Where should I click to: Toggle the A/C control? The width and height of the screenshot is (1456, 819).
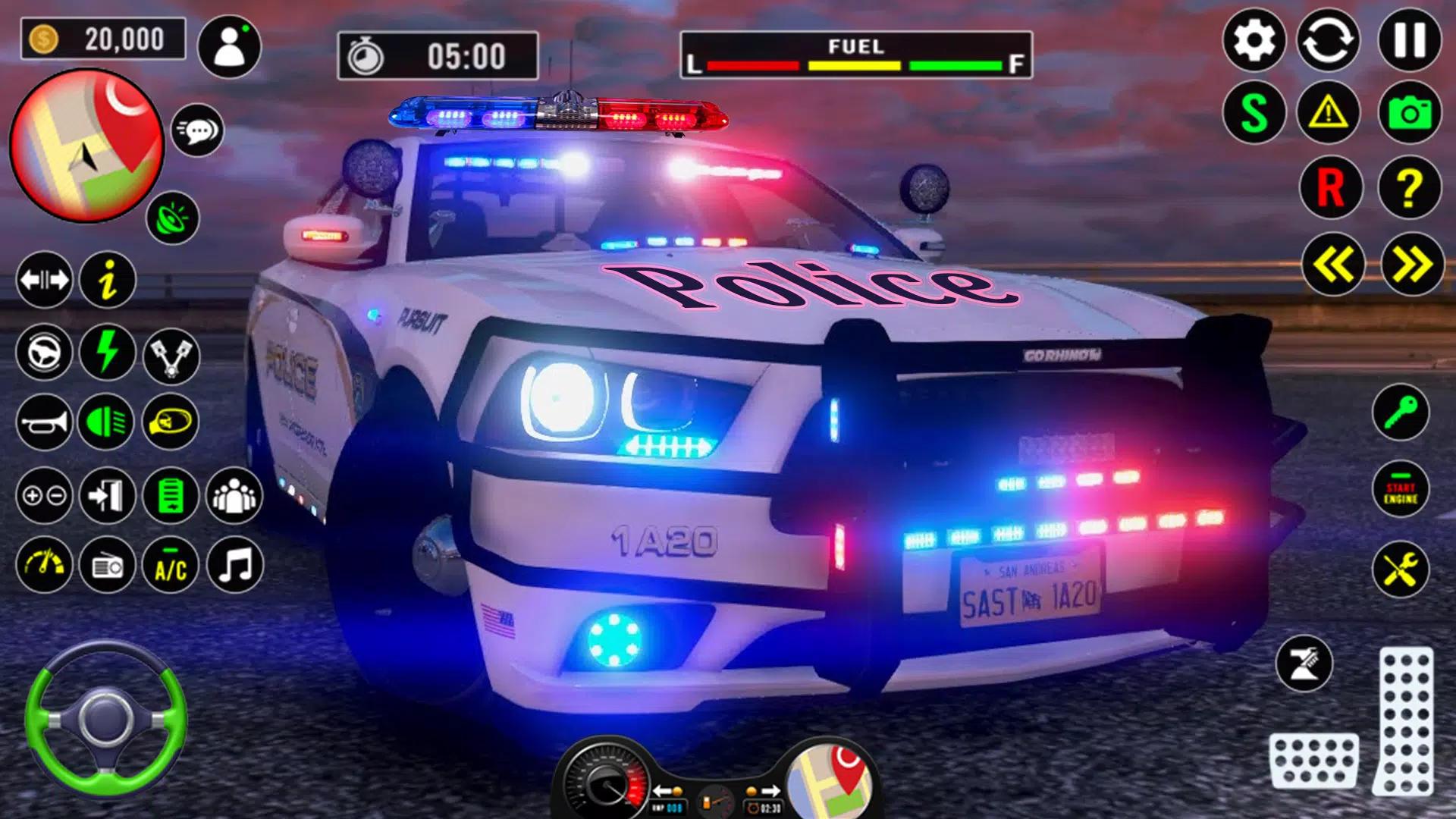tap(170, 565)
